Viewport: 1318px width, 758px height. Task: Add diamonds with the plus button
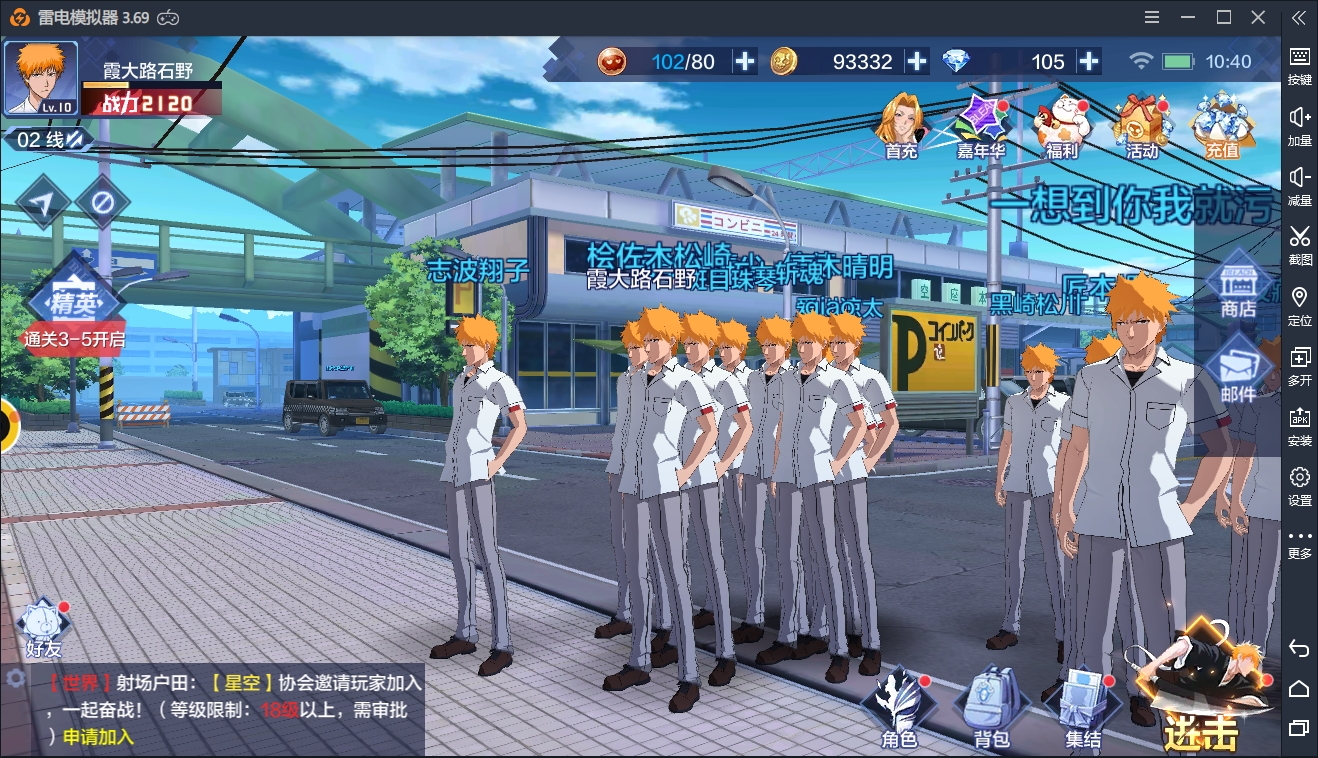point(1089,61)
